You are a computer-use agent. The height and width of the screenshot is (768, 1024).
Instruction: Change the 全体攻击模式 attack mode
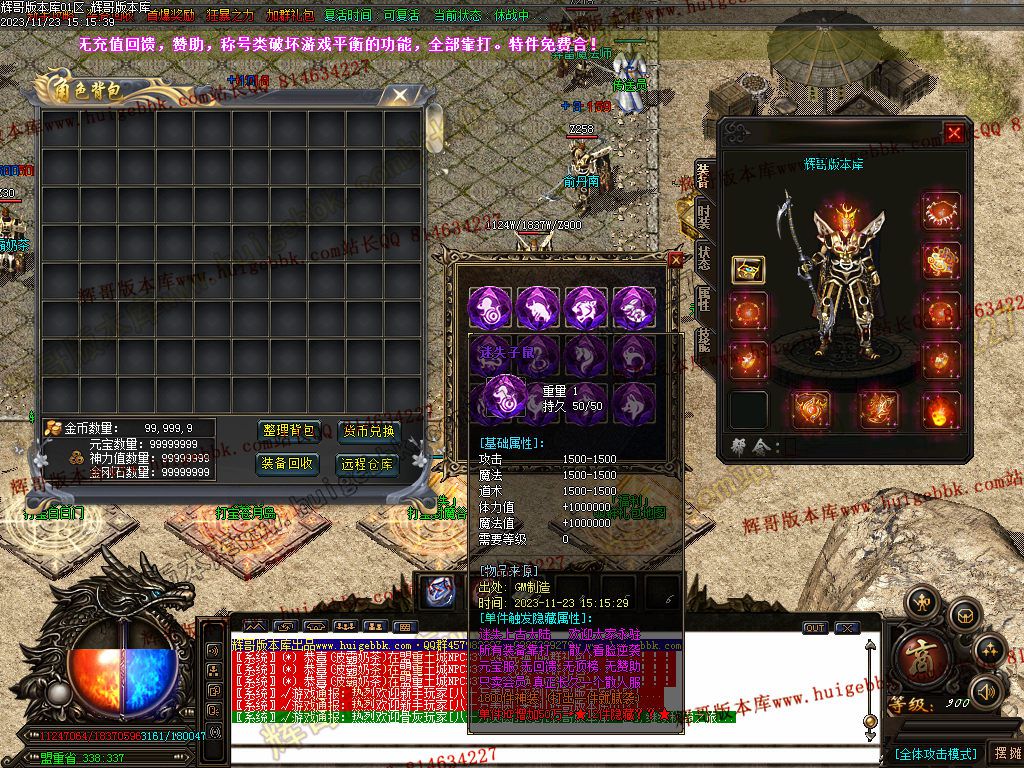pyautogui.click(x=935, y=753)
